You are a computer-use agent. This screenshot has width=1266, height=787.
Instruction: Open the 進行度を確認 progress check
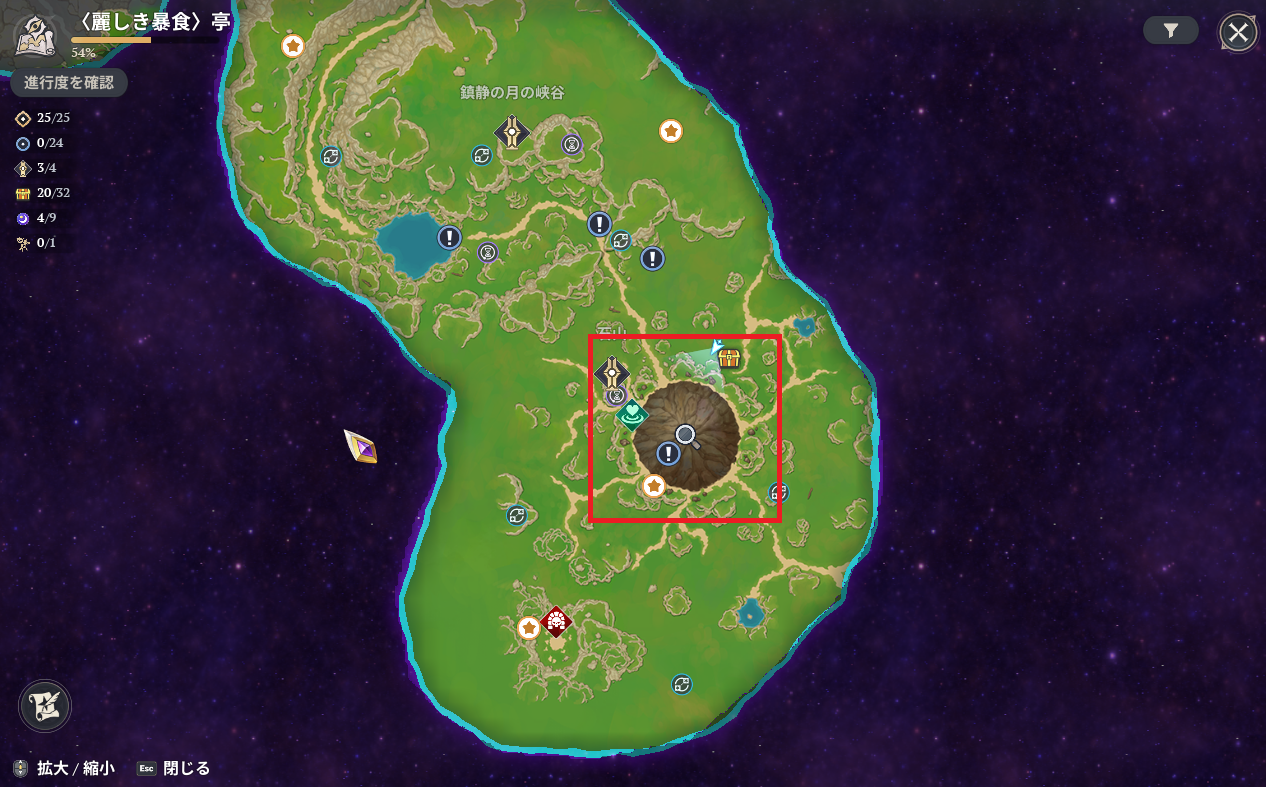pyautogui.click(x=69, y=82)
